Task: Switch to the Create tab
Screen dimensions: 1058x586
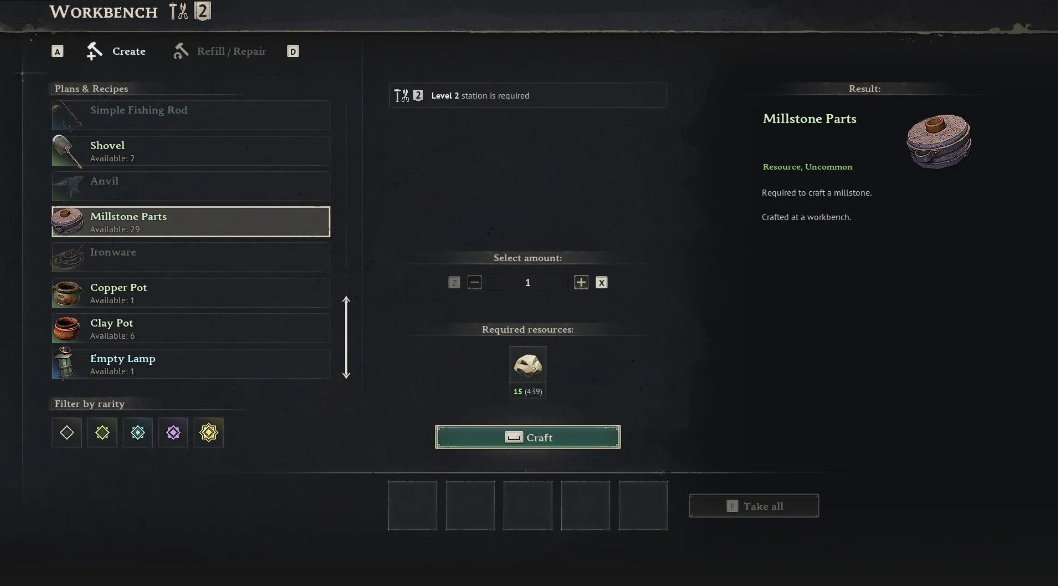Action: tap(117, 51)
